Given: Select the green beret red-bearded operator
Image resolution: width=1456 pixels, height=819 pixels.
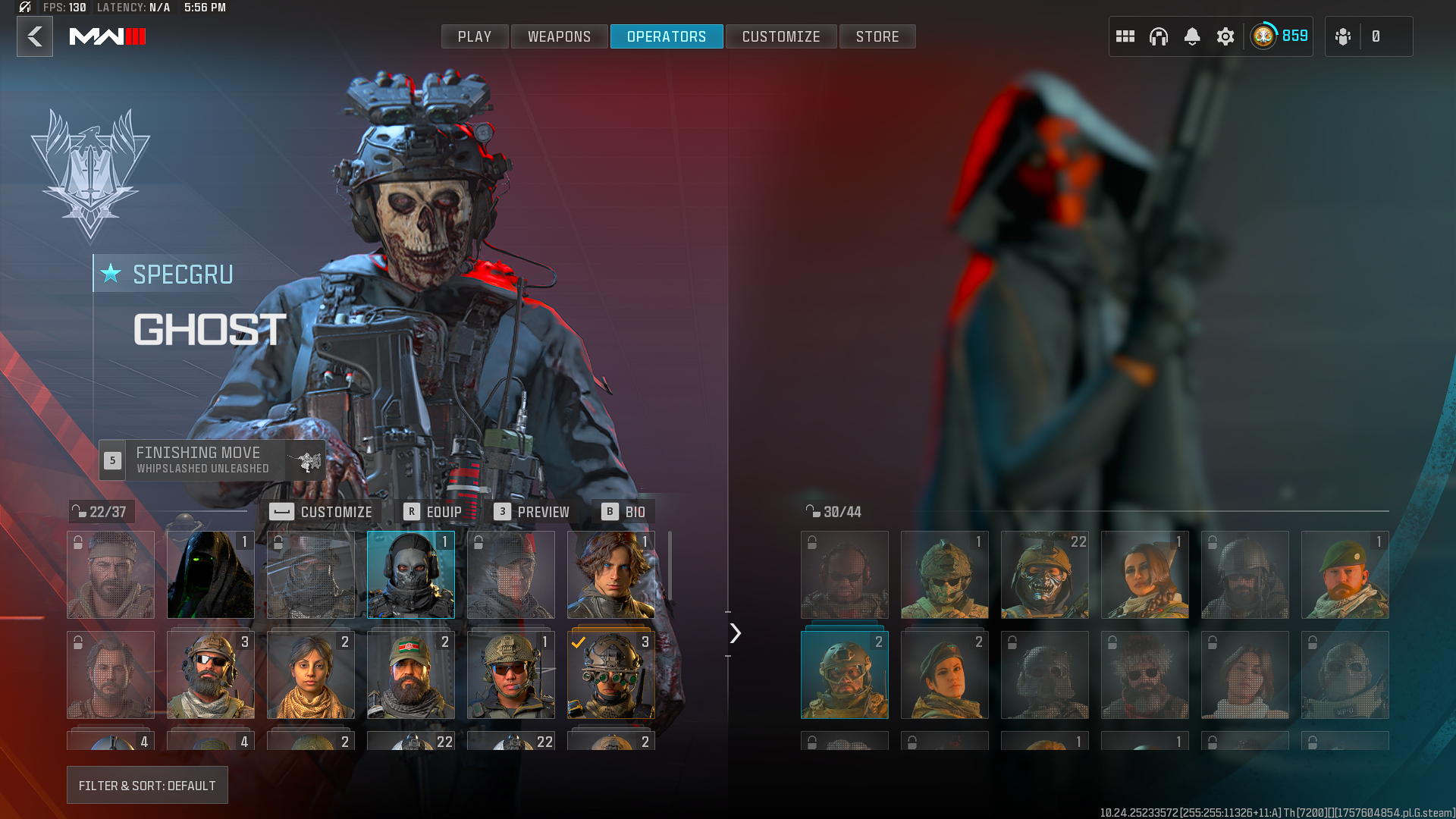Looking at the screenshot, I should pos(1345,575).
